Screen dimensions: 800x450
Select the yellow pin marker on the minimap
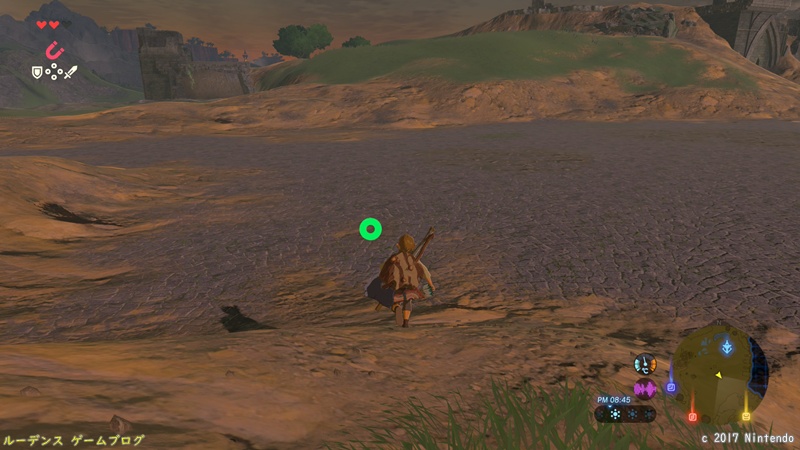tap(745, 414)
